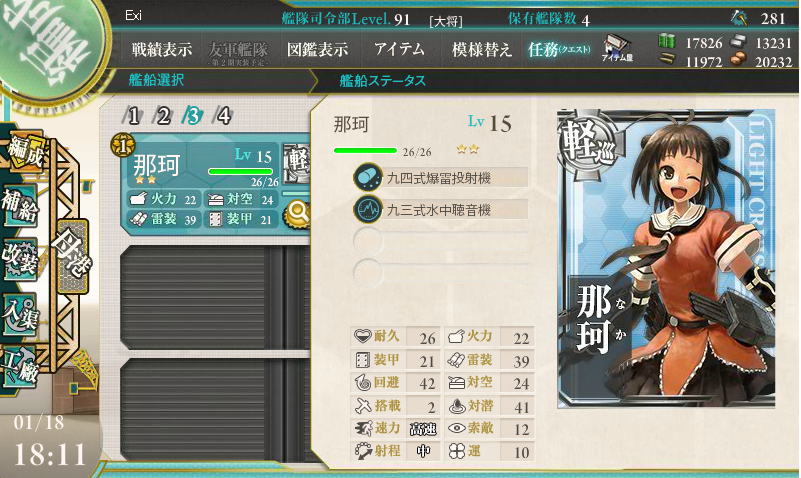The height and width of the screenshot is (478, 801).
Task: Click the 編成 fleet composition button
Action: pos(20,148)
